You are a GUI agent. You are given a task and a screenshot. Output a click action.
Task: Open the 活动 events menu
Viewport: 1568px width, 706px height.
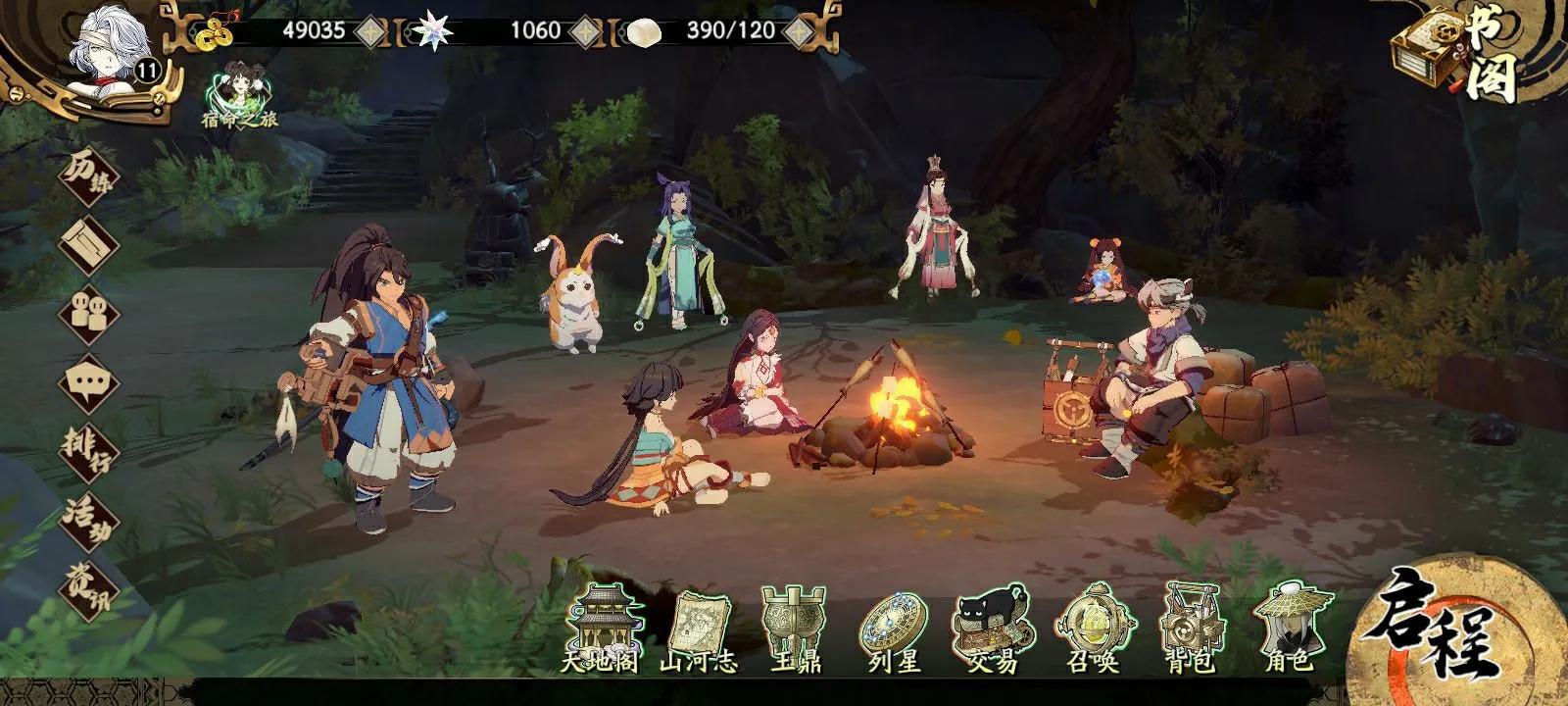[x=88, y=518]
